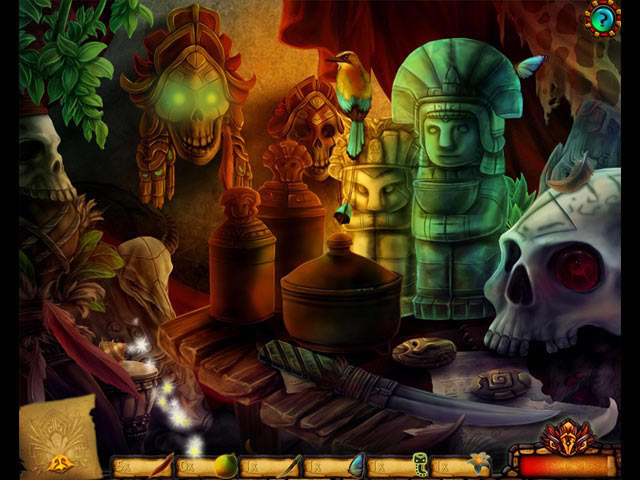The width and height of the screenshot is (640, 480).
Task: Open the red menu button with mask crest
Action: click(x=565, y=462)
